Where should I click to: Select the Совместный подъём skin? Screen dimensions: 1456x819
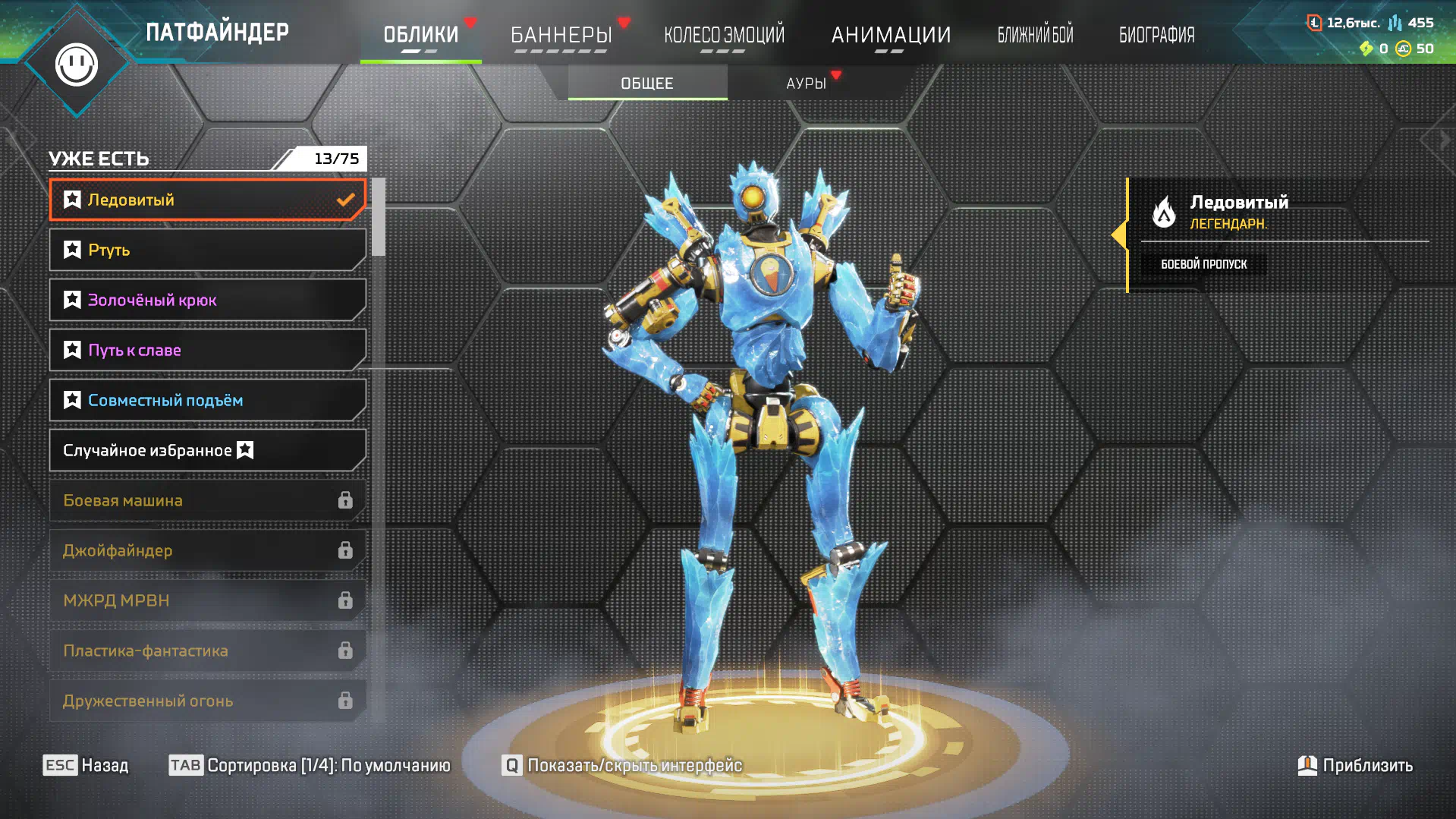(207, 400)
